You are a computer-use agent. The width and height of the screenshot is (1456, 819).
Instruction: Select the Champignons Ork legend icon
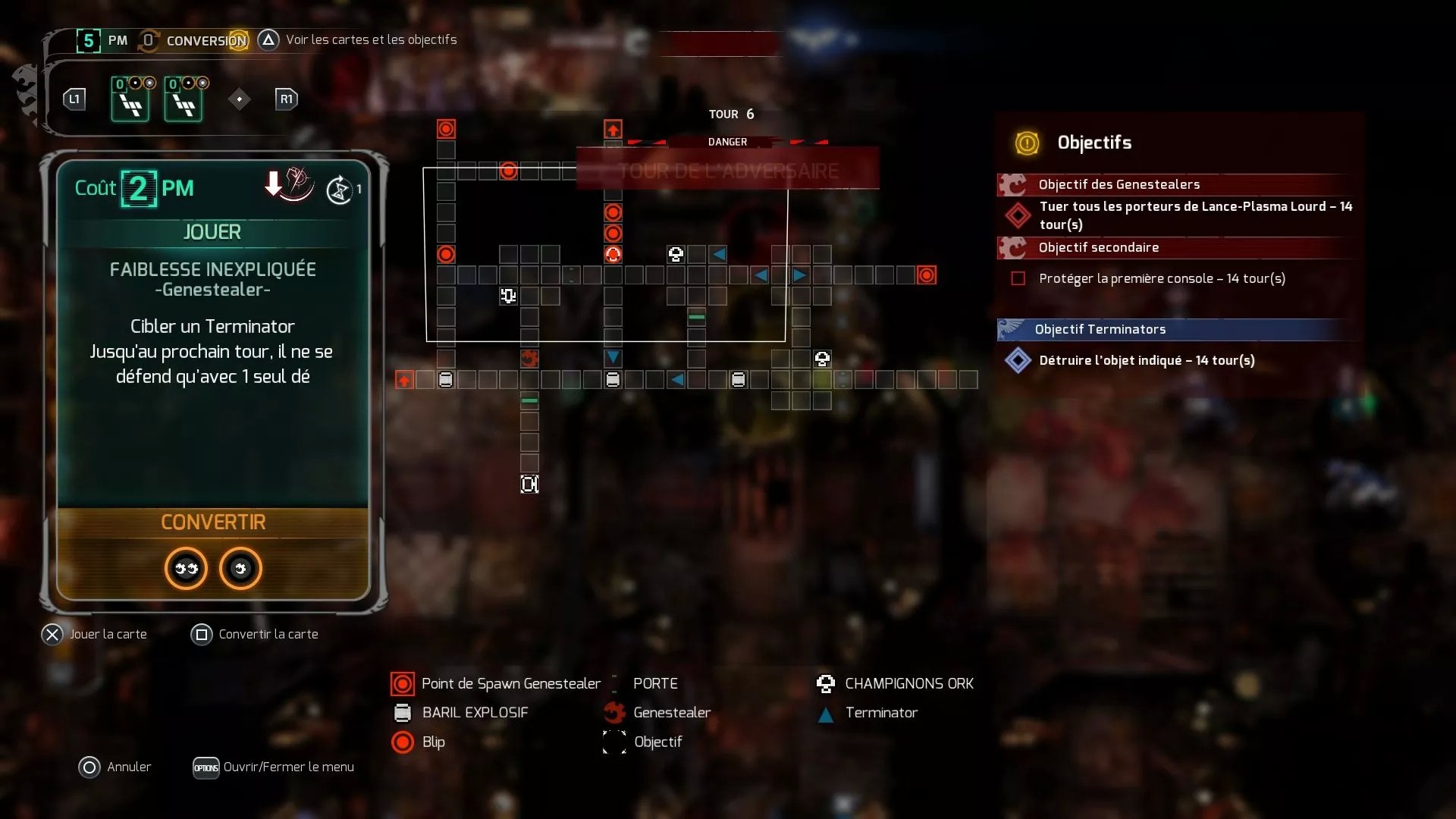point(824,683)
